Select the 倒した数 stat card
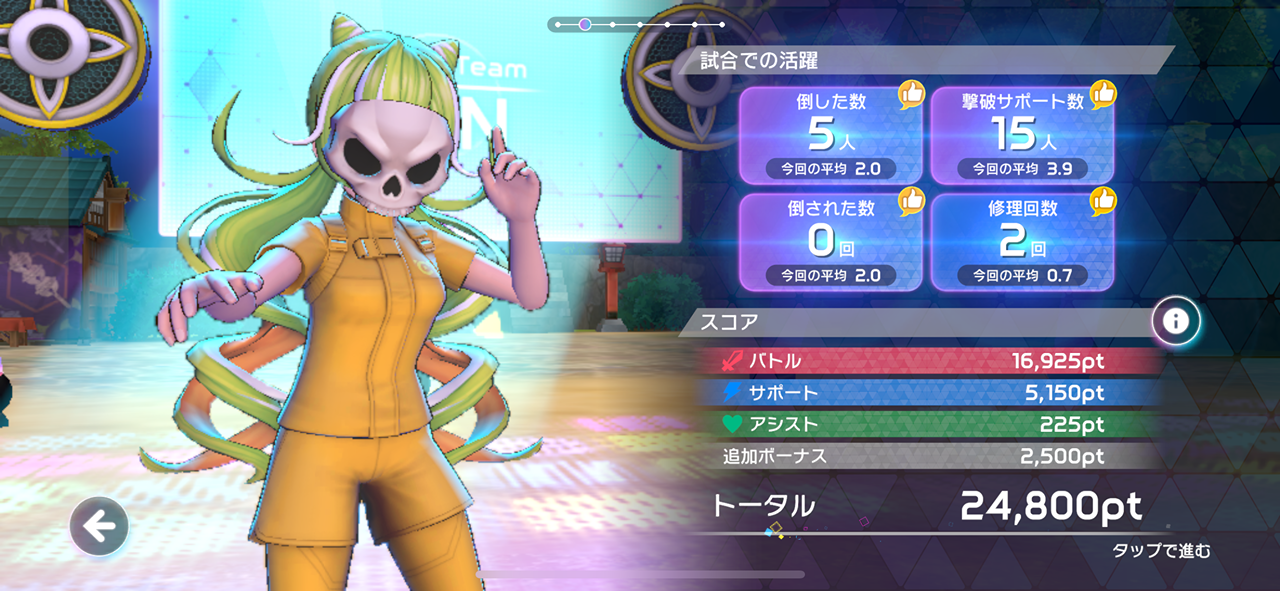Screen dimensions: 1280x591 point(830,135)
